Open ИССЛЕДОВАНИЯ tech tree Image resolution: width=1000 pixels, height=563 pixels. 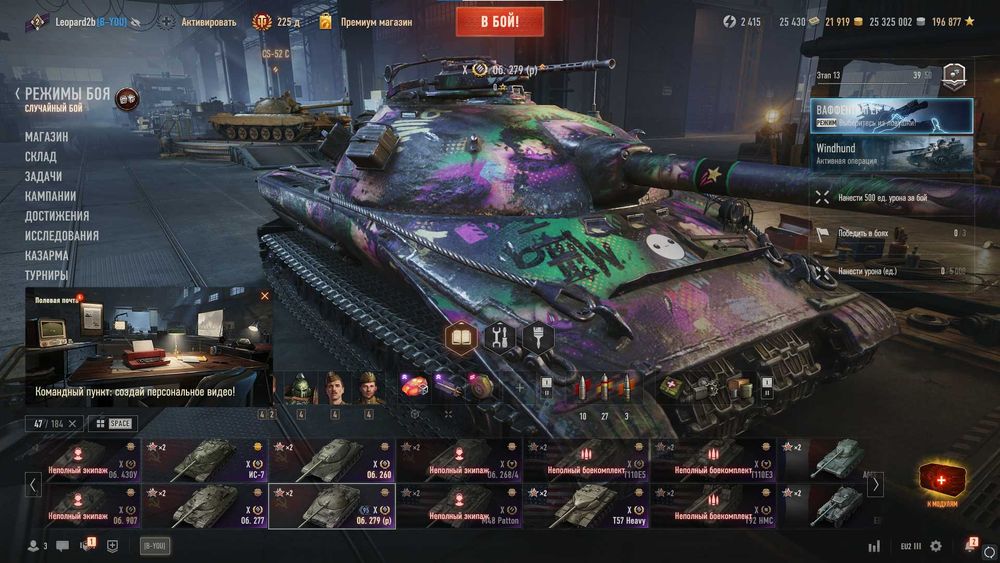(x=62, y=236)
